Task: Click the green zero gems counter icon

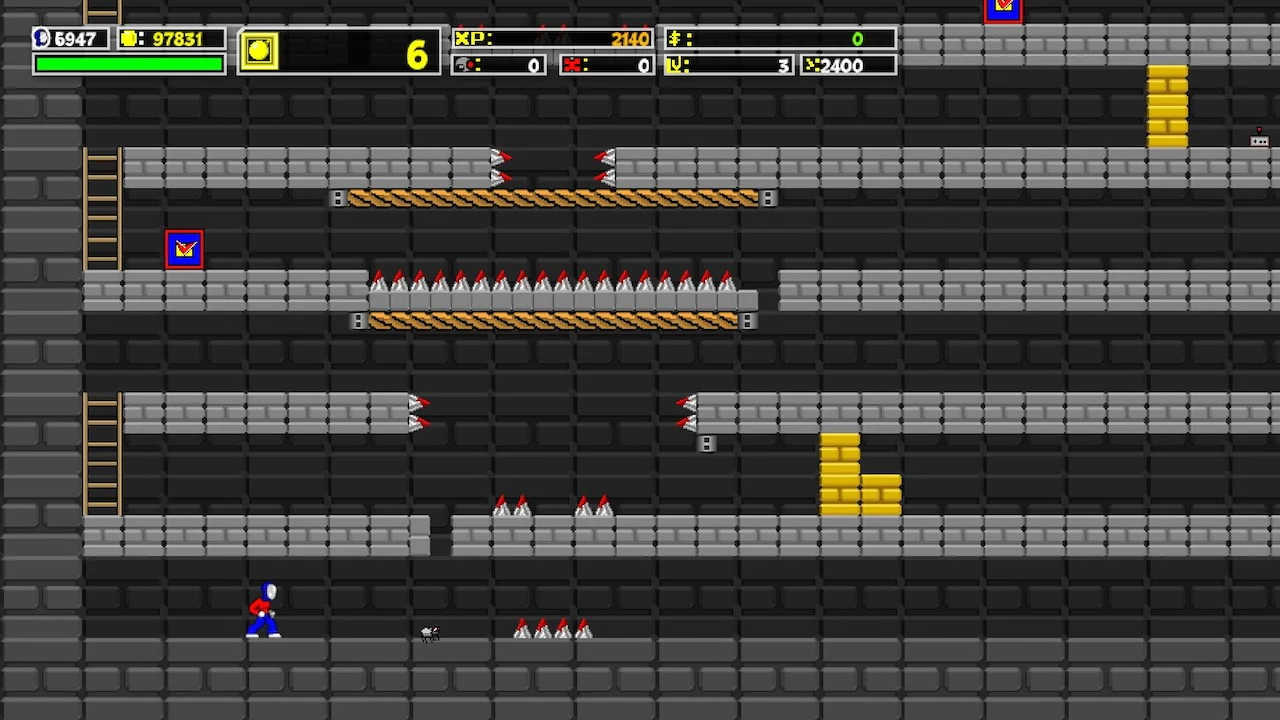Action: click(673, 39)
